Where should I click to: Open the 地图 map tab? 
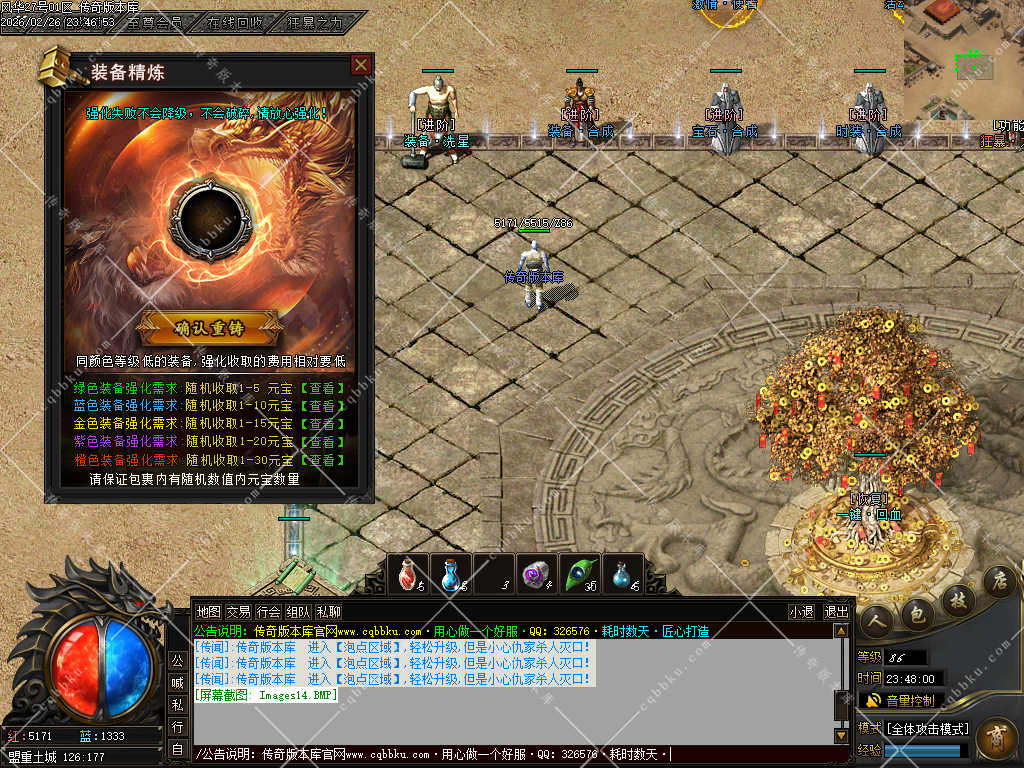(208, 611)
